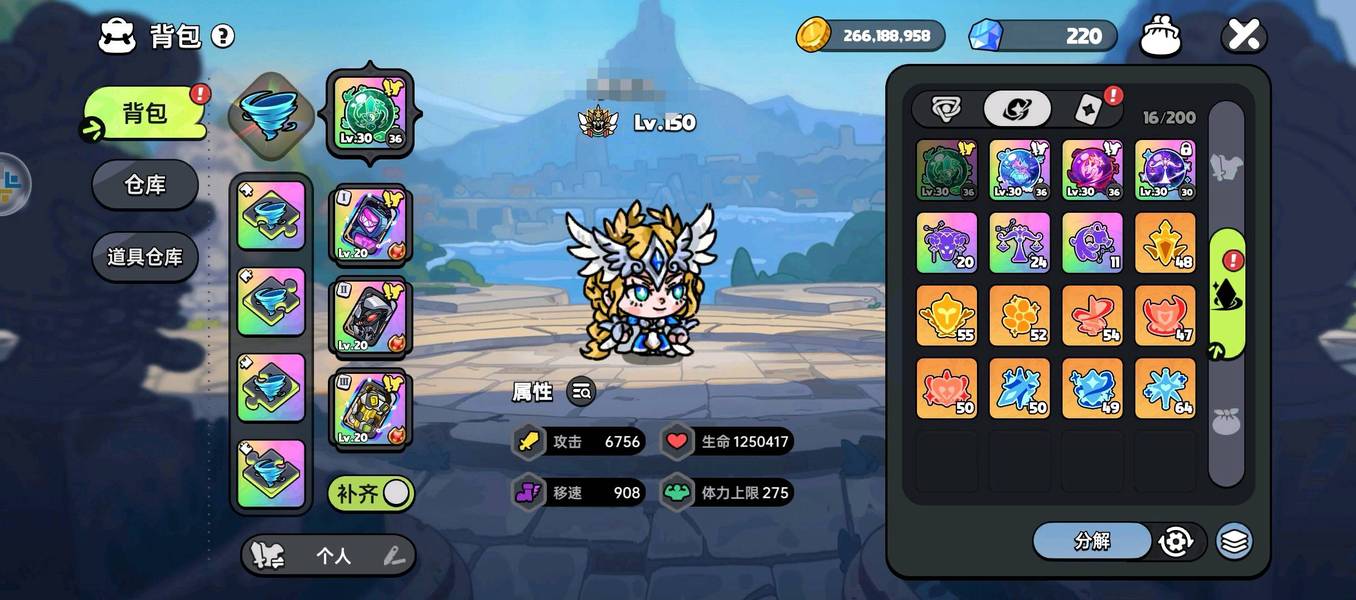
Task: Open the coin pouch icon
Action: coord(1161,37)
